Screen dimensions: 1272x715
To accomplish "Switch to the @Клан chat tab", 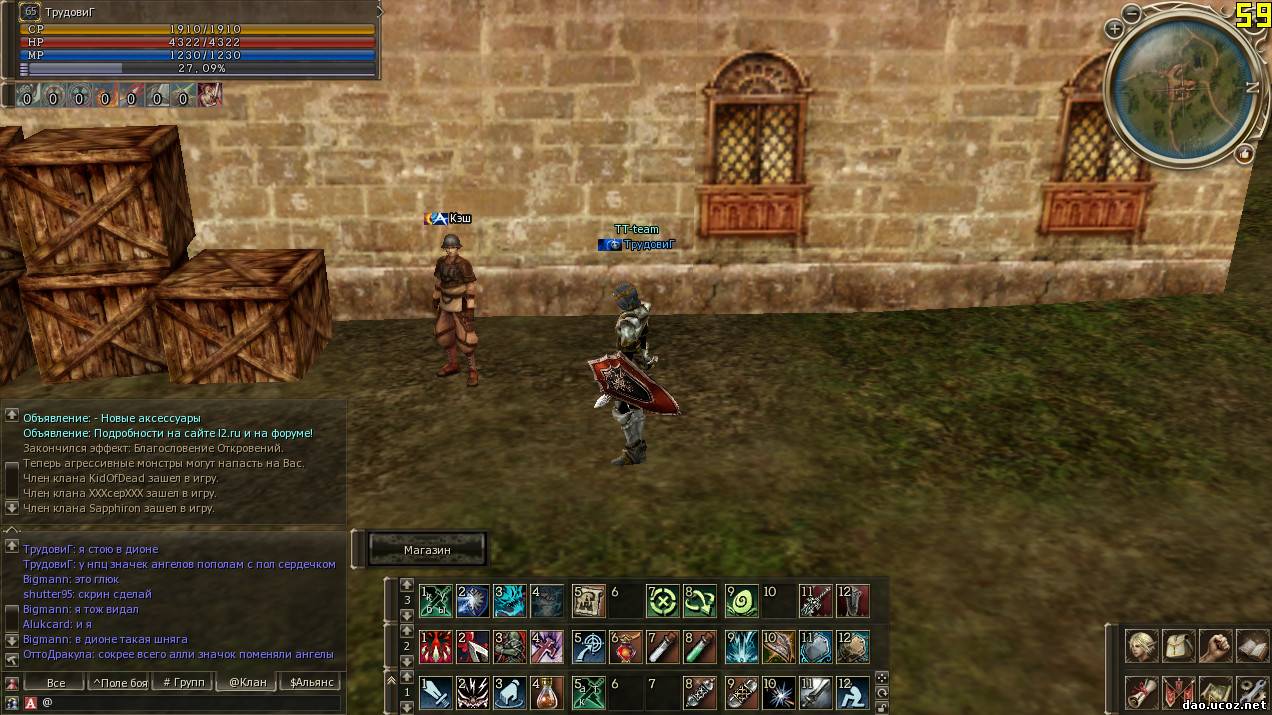I will click(247, 683).
